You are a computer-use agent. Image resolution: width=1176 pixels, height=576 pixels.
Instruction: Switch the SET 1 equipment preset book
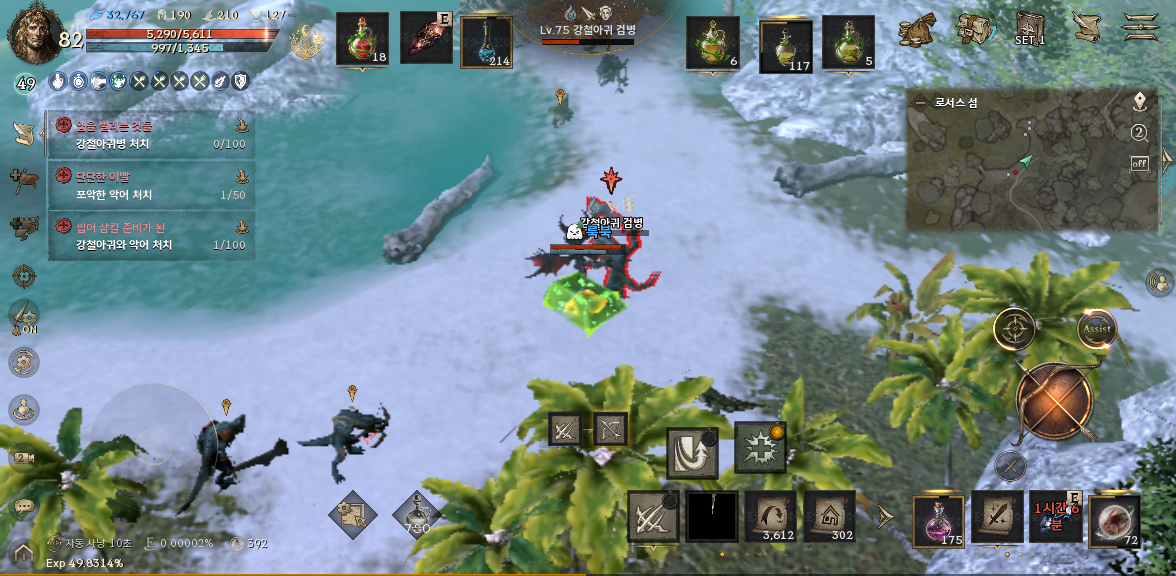pos(1030,28)
